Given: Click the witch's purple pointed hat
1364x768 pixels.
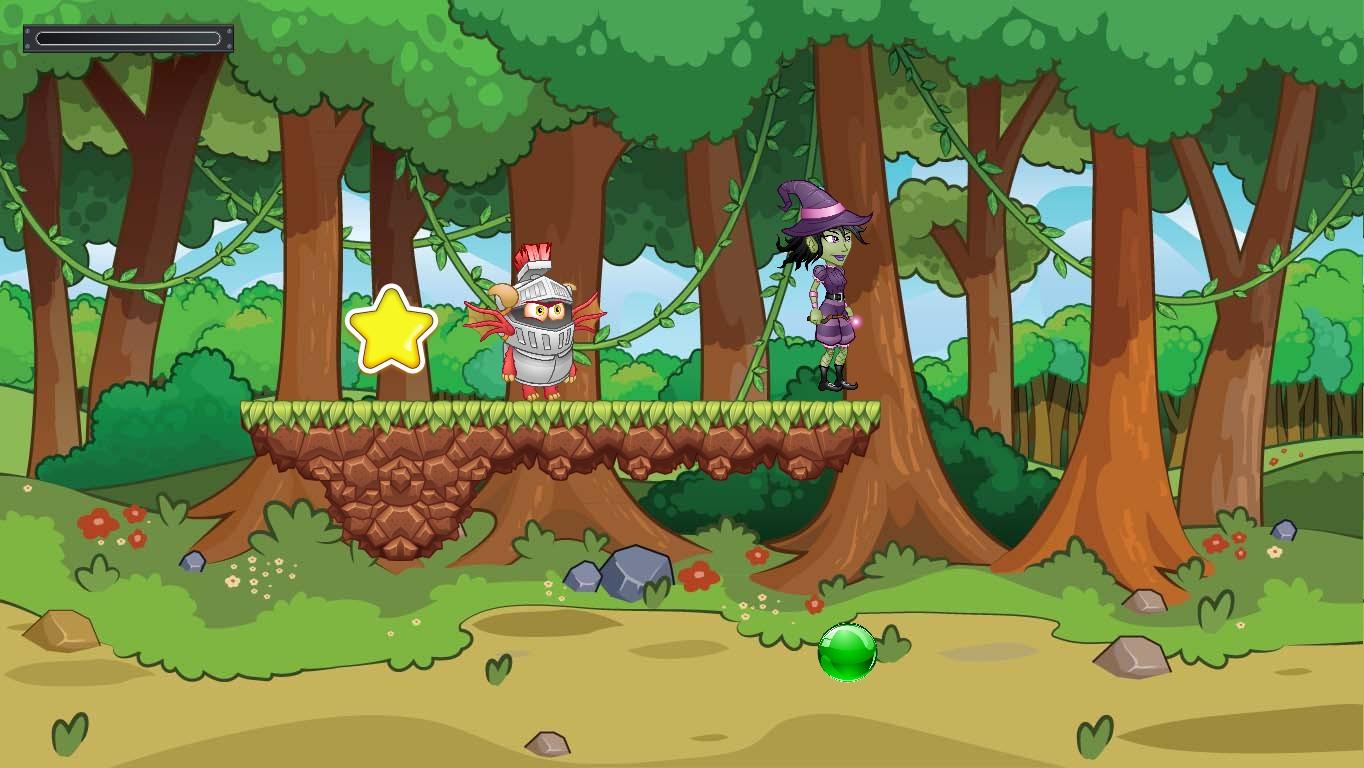Looking at the screenshot, I should (822, 205).
